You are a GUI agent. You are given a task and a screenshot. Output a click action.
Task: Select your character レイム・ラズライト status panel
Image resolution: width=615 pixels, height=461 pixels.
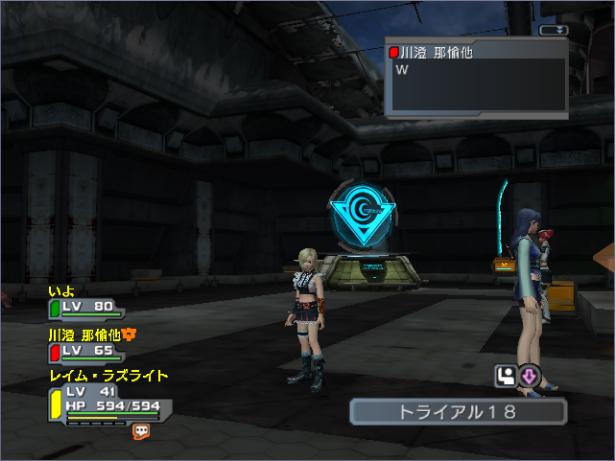point(108,398)
